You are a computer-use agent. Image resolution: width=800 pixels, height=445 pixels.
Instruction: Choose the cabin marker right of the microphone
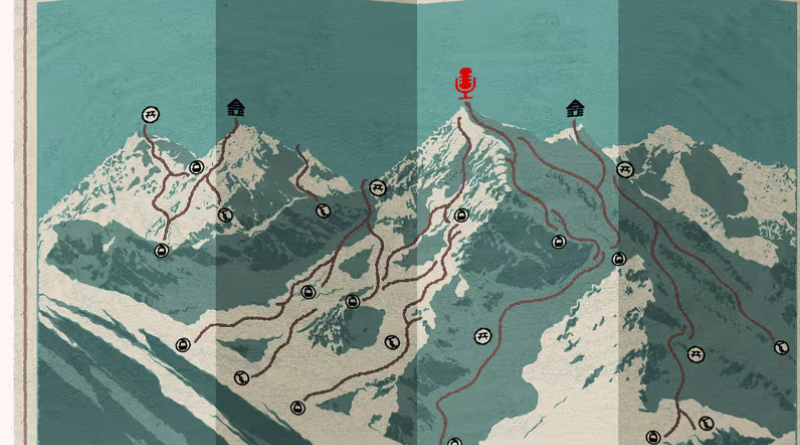[575, 108]
